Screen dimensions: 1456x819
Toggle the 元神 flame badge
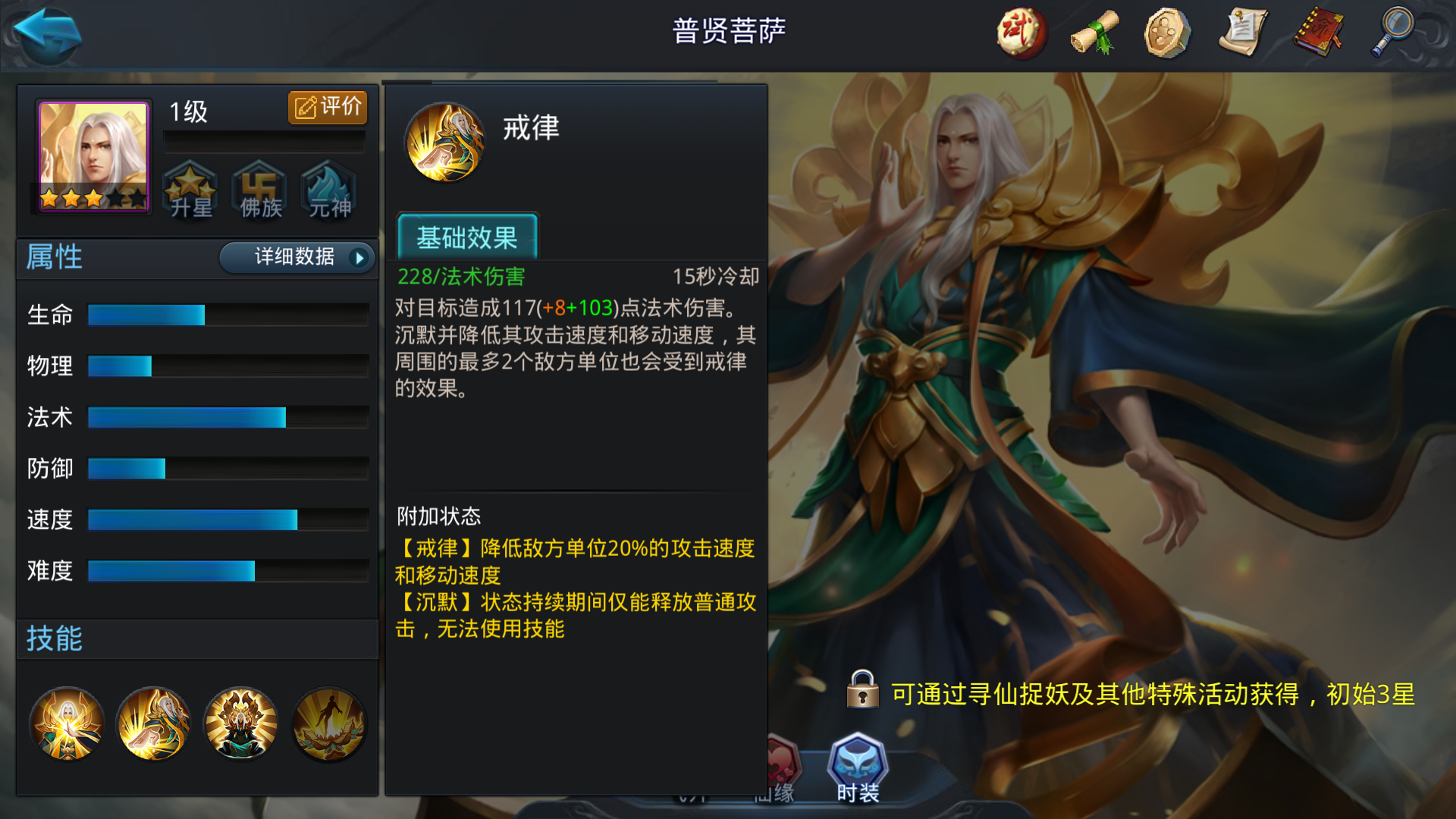pos(328,192)
